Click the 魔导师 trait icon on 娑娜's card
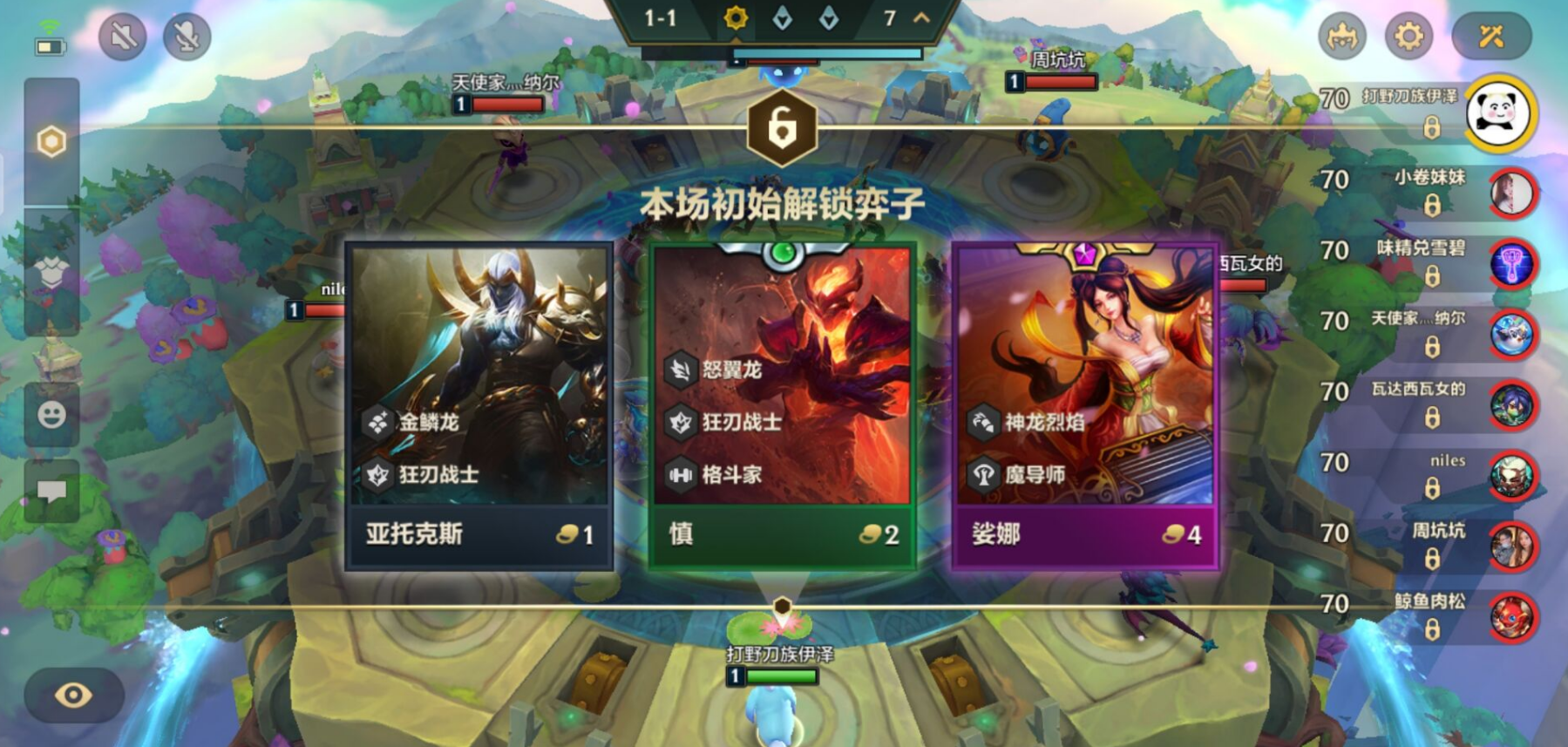1568x747 pixels. [983, 475]
